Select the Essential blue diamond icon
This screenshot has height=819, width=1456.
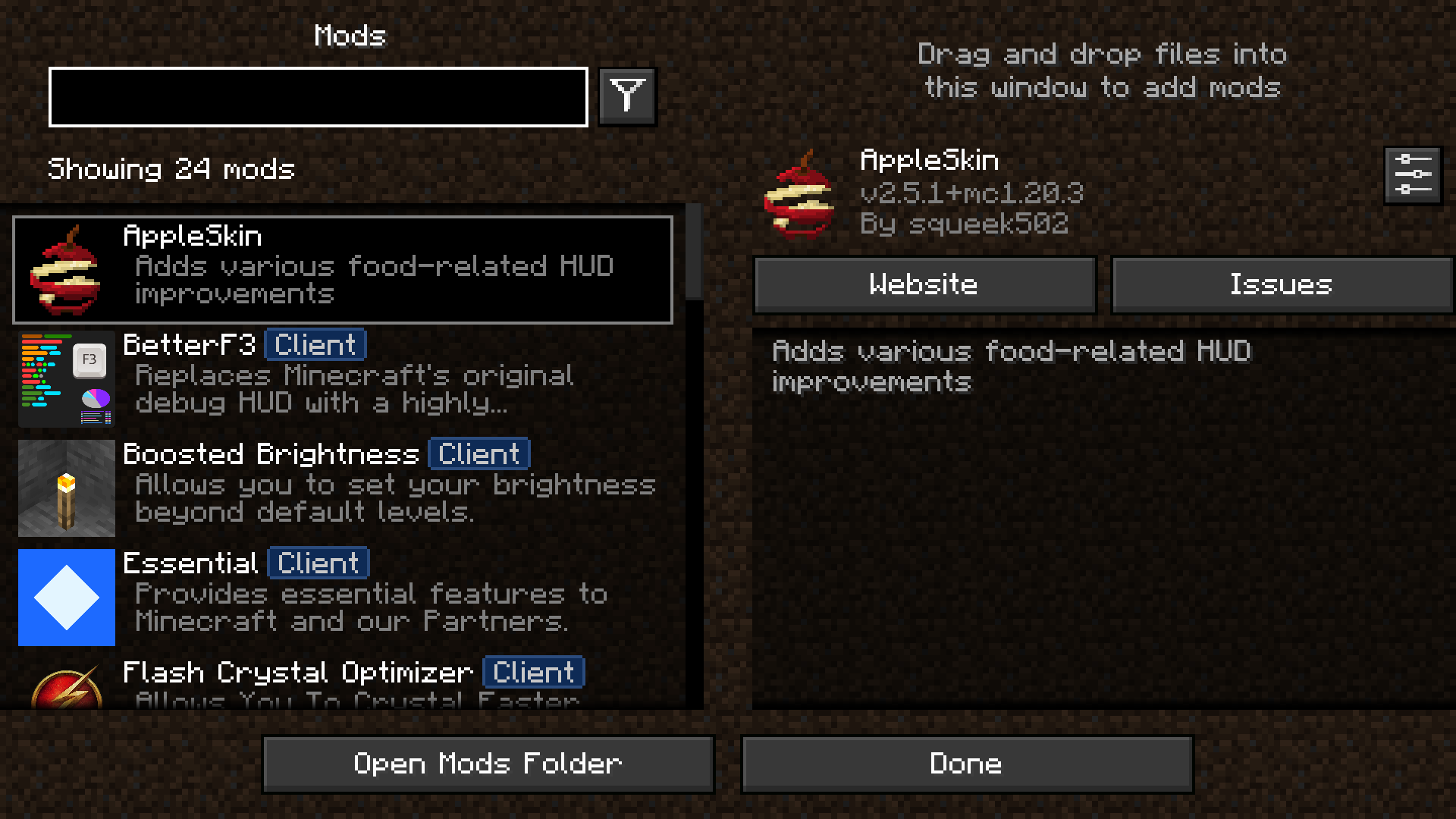66,598
